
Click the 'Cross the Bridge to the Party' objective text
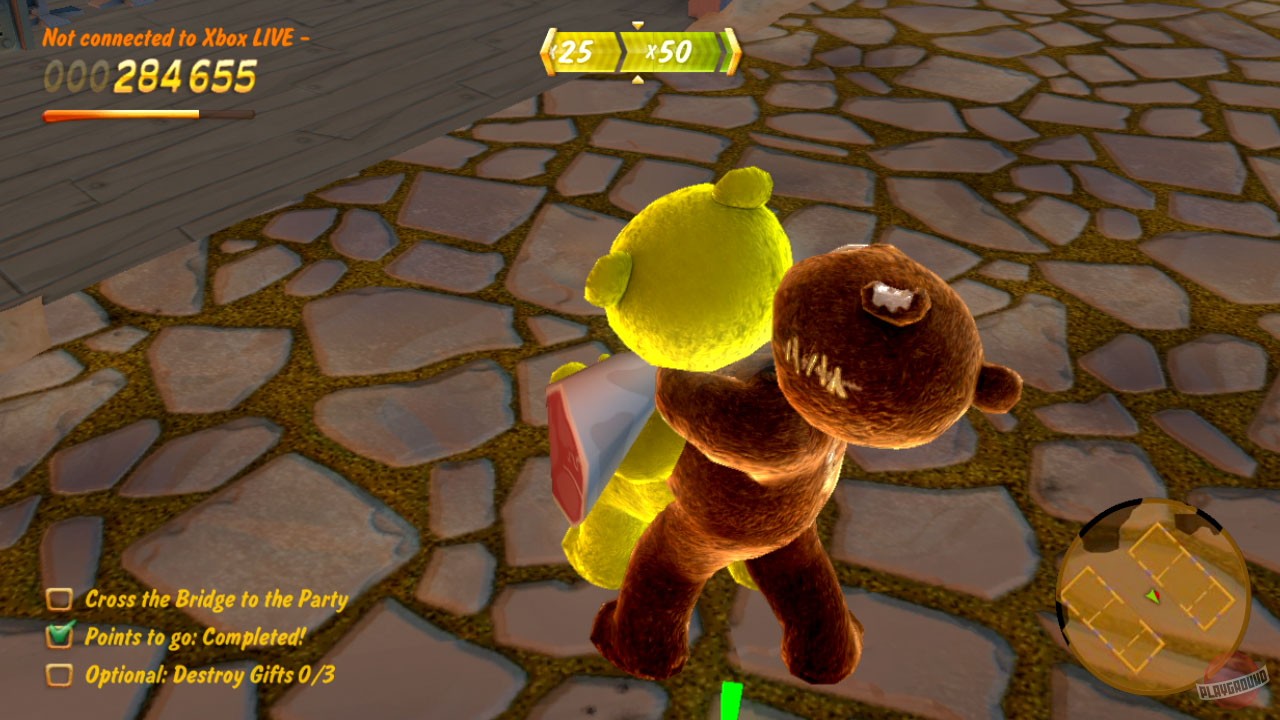click(x=215, y=600)
